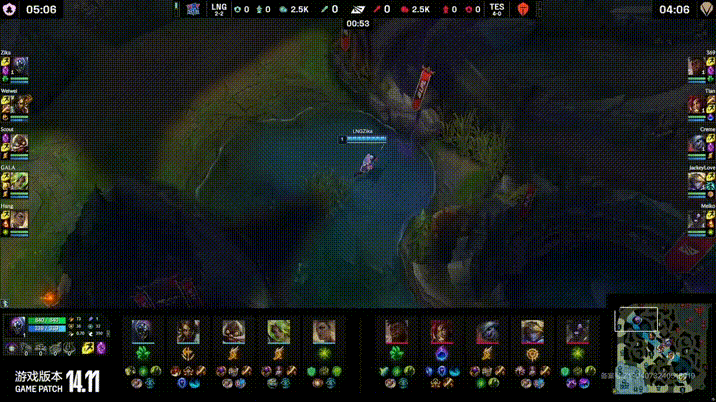Click Meiko's champion portrait
The height and width of the screenshot is (402, 716).
(696, 219)
